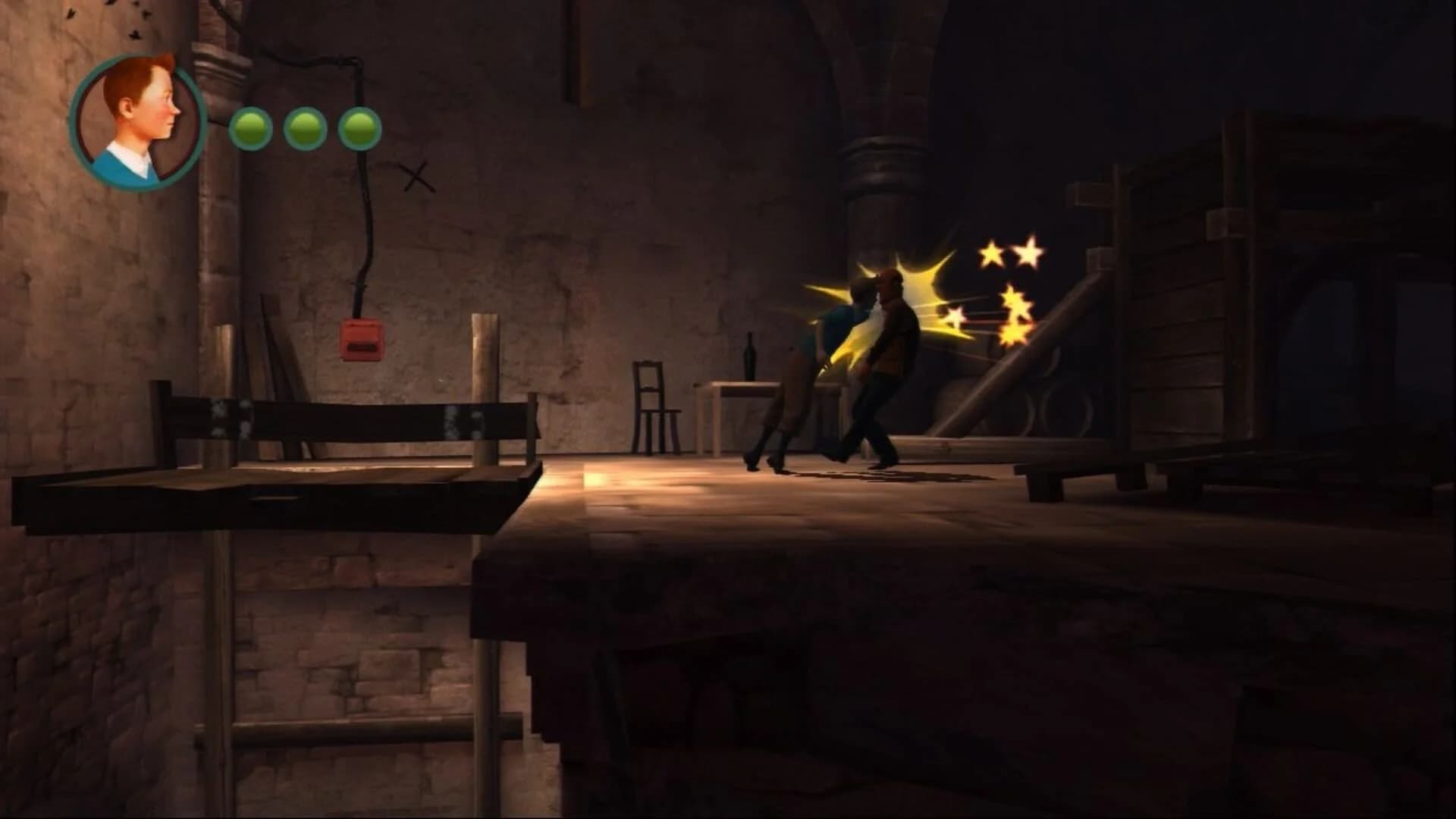Click the cluster of dizzy stars above the brawl

pos(1009,281)
